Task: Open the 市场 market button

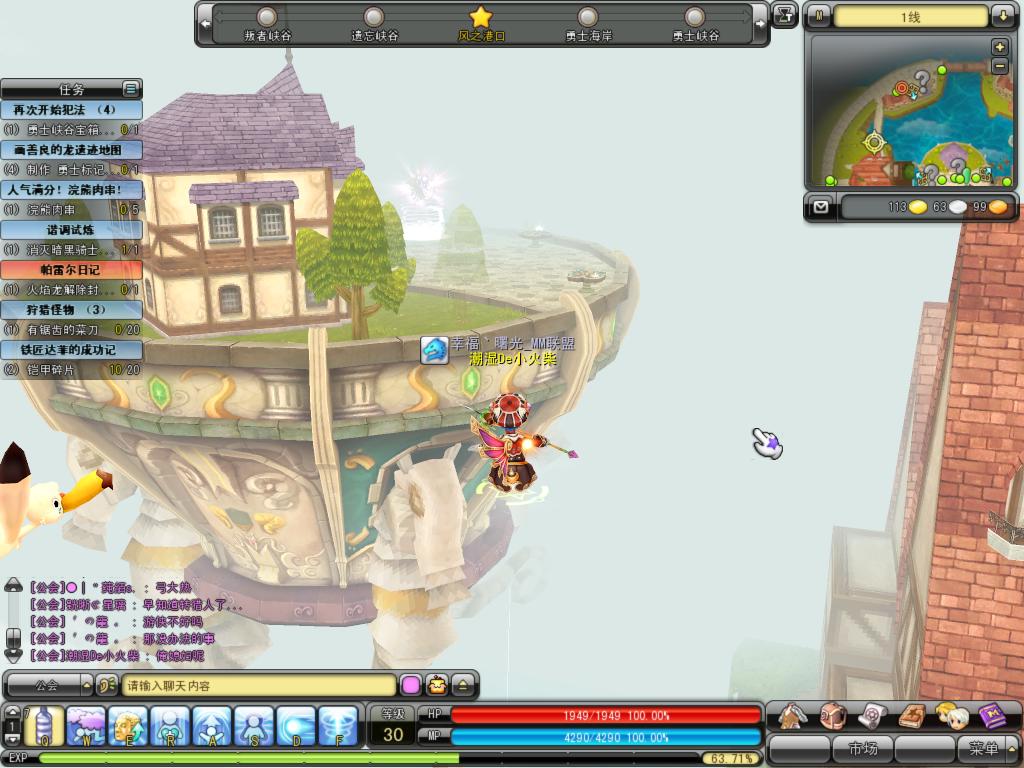Action: (x=862, y=748)
